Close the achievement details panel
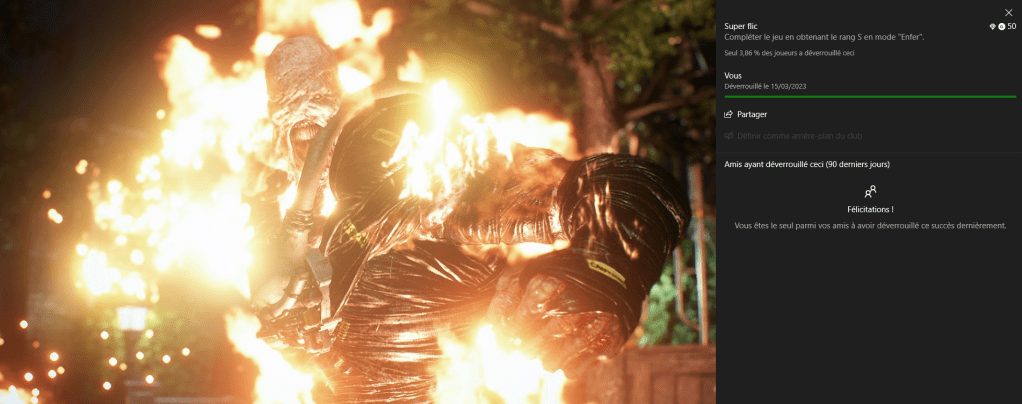The image size is (1022, 404). click(1008, 12)
